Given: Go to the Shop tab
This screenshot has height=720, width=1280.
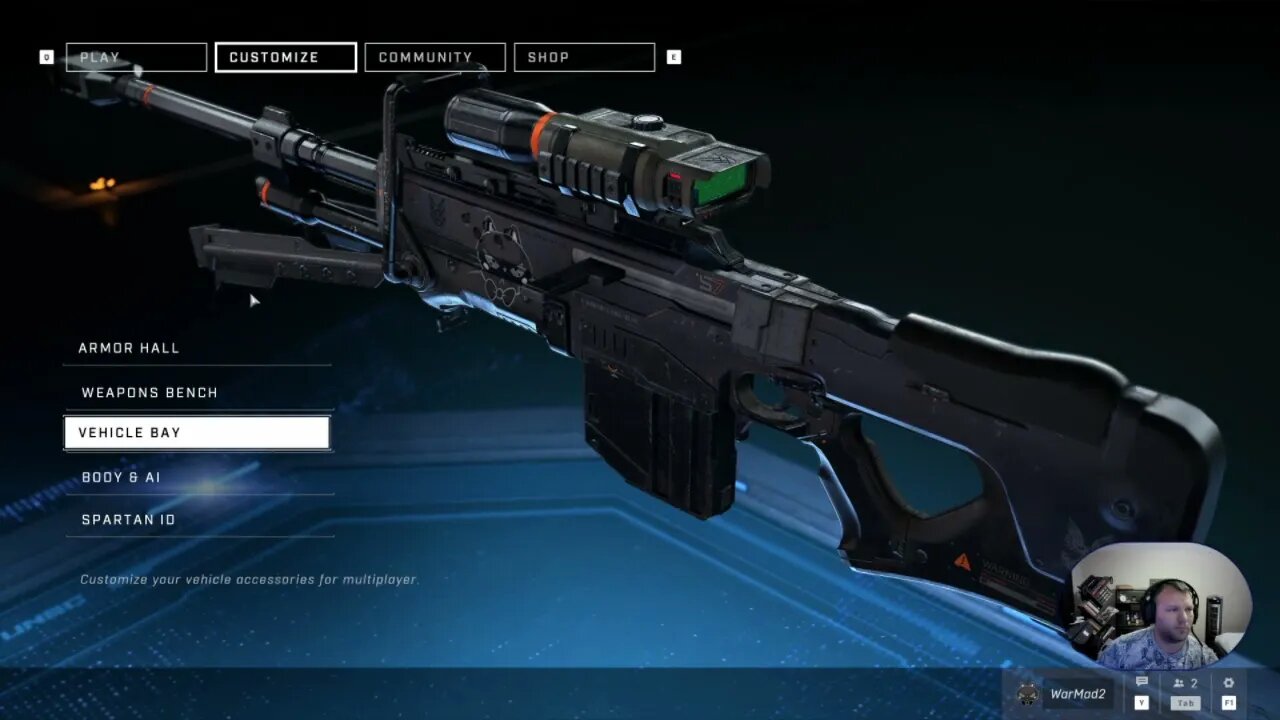Looking at the screenshot, I should point(583,57).
